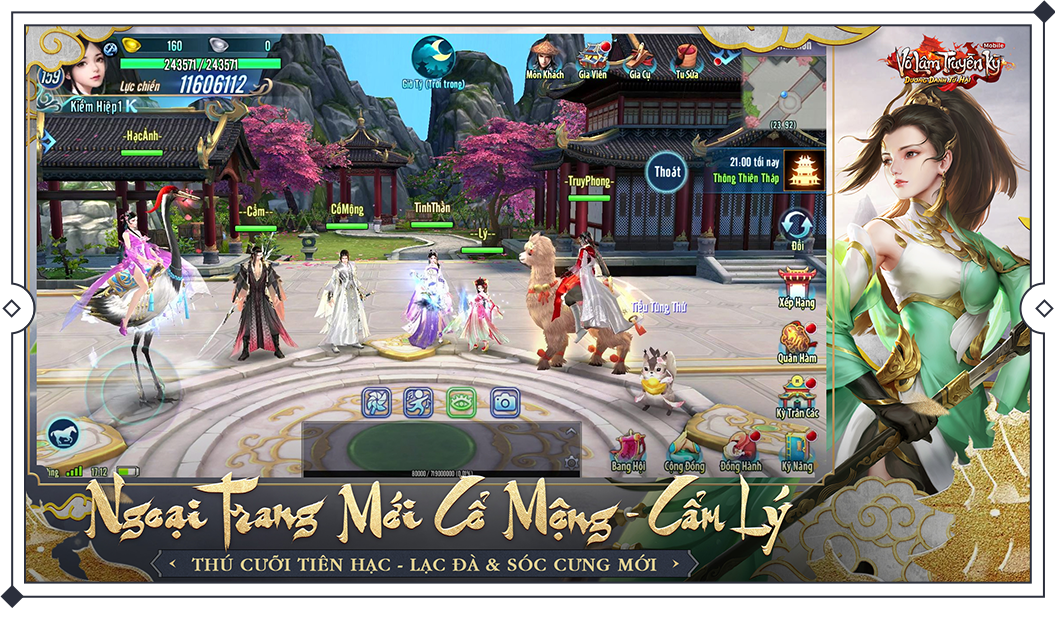Viewport: 1055px width, 619px height.
Task: Click the Giờ Tý moon time icon
Action: (434, 56)
